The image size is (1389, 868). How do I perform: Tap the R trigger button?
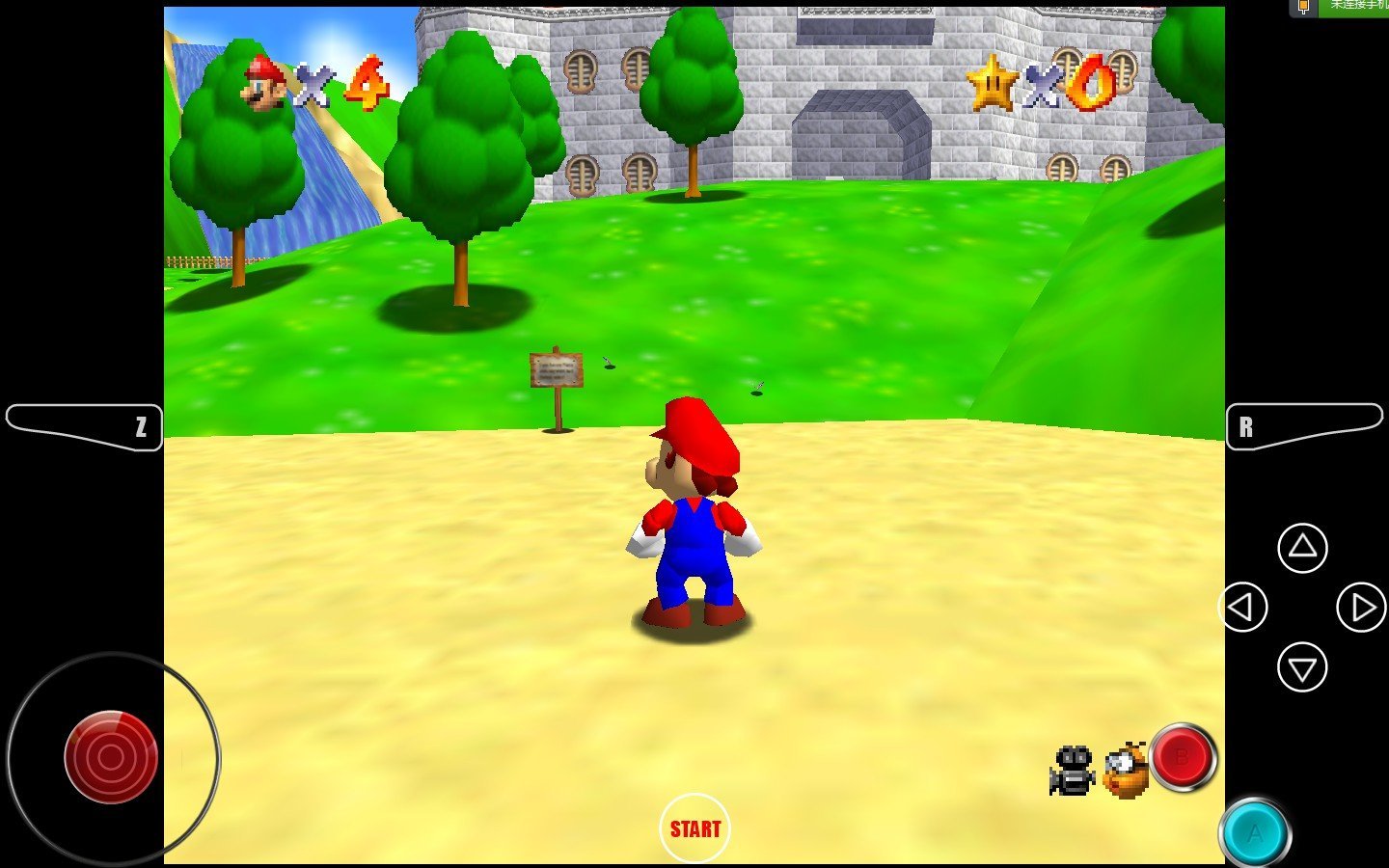(1302, 426)
